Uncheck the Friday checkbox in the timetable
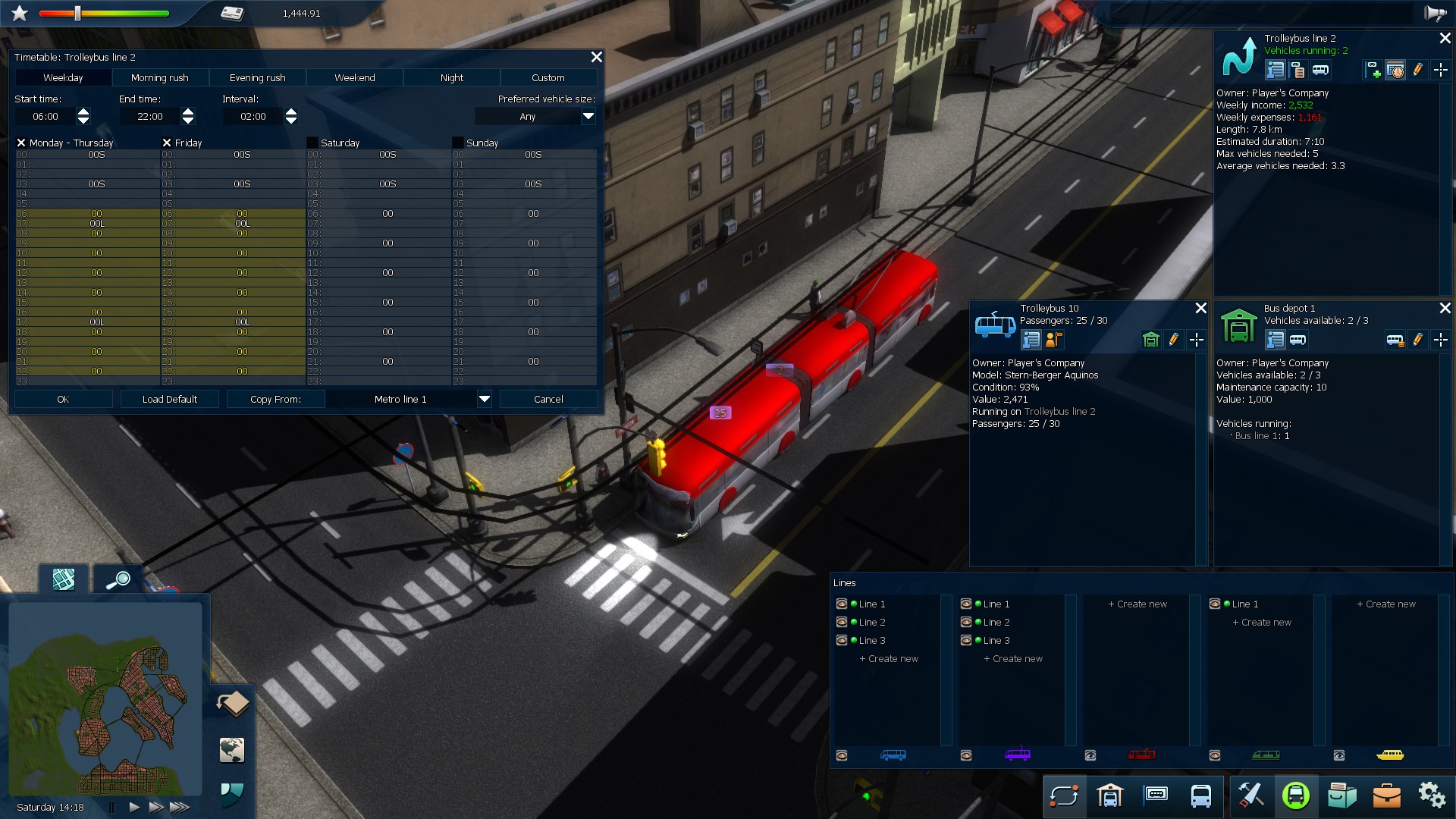Screen dimensions: 1456x819 pos(167,143)
